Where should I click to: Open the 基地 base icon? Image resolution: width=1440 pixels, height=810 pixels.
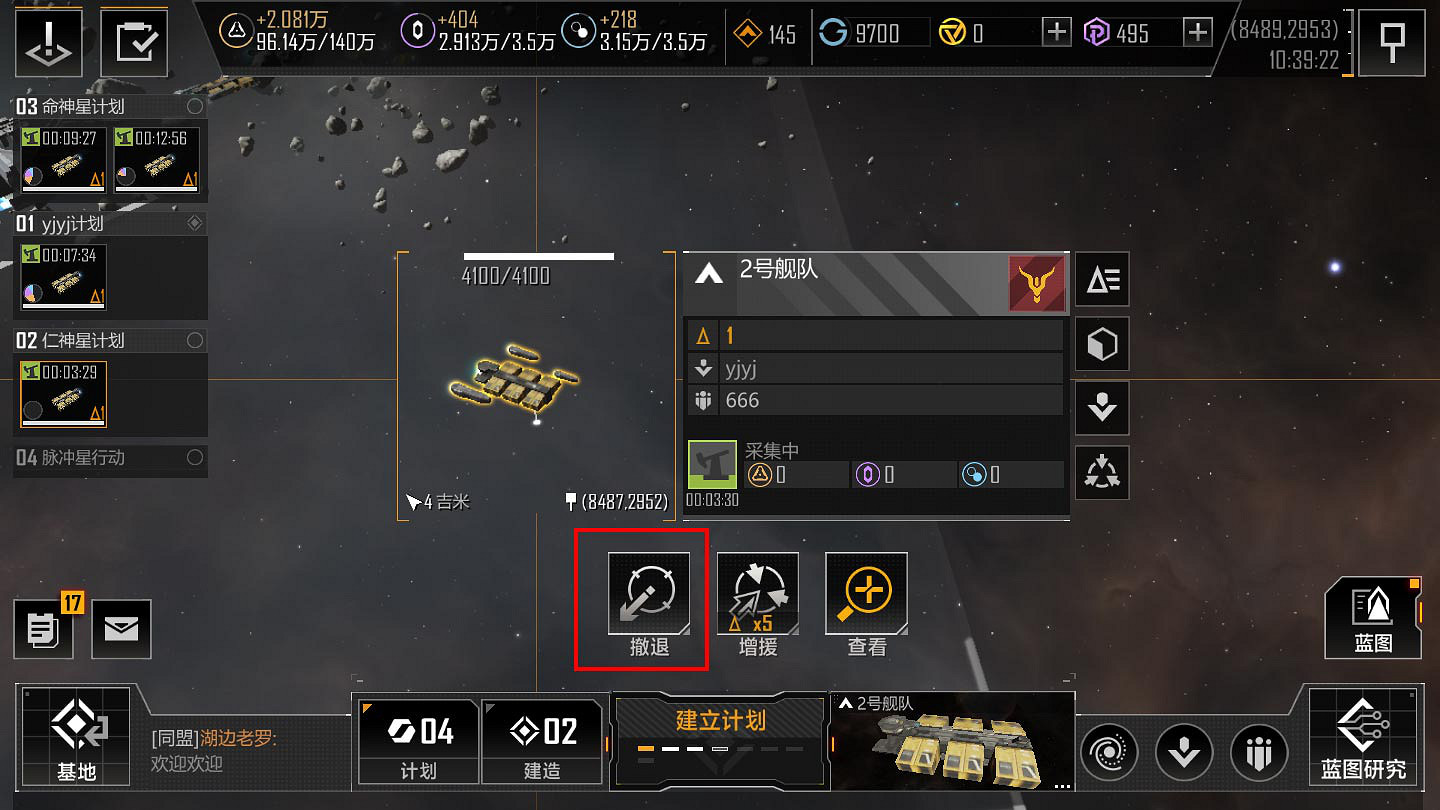click(76, 737)
